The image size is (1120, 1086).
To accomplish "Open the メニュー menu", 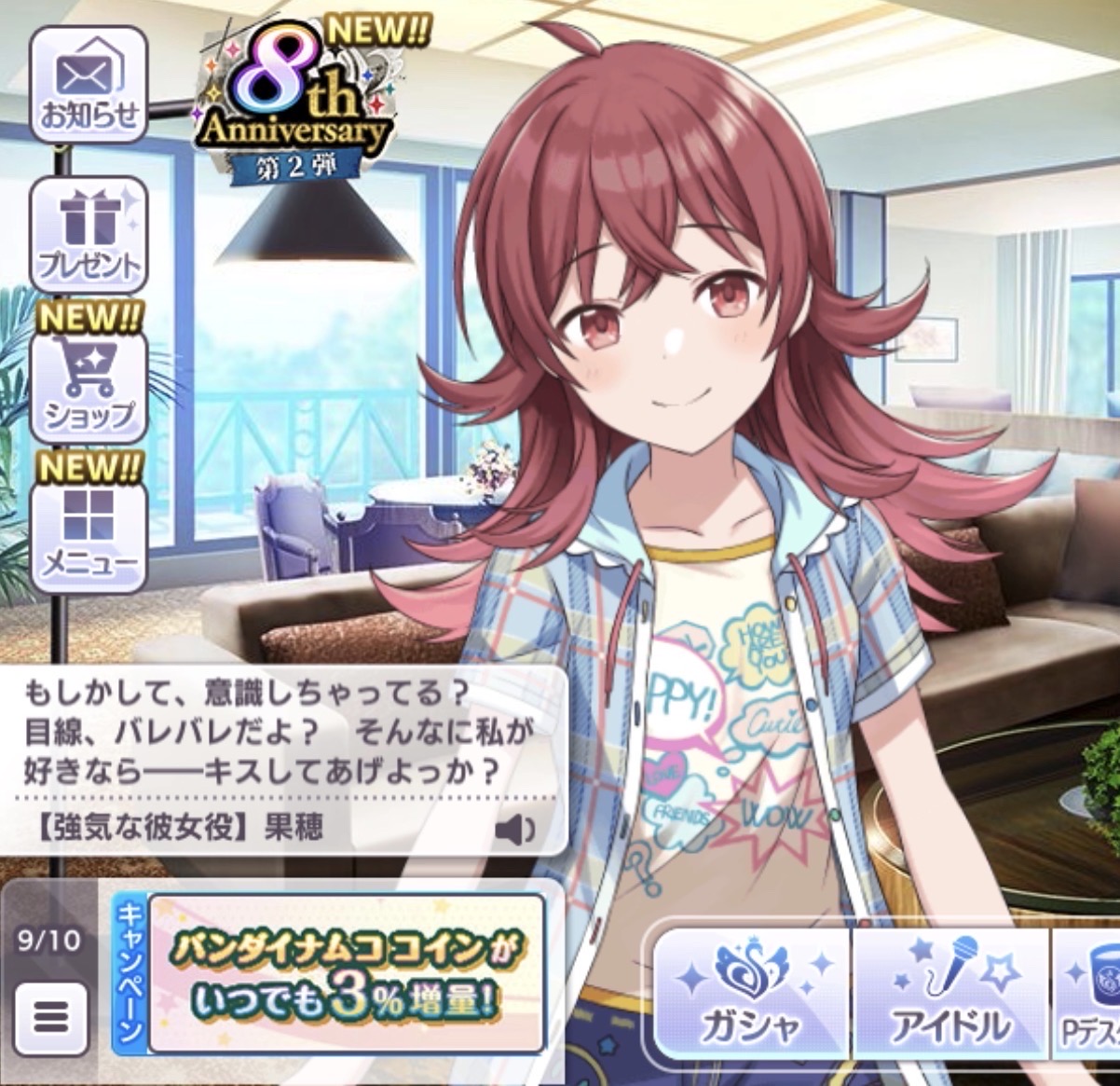I will (x=89, y=533).
